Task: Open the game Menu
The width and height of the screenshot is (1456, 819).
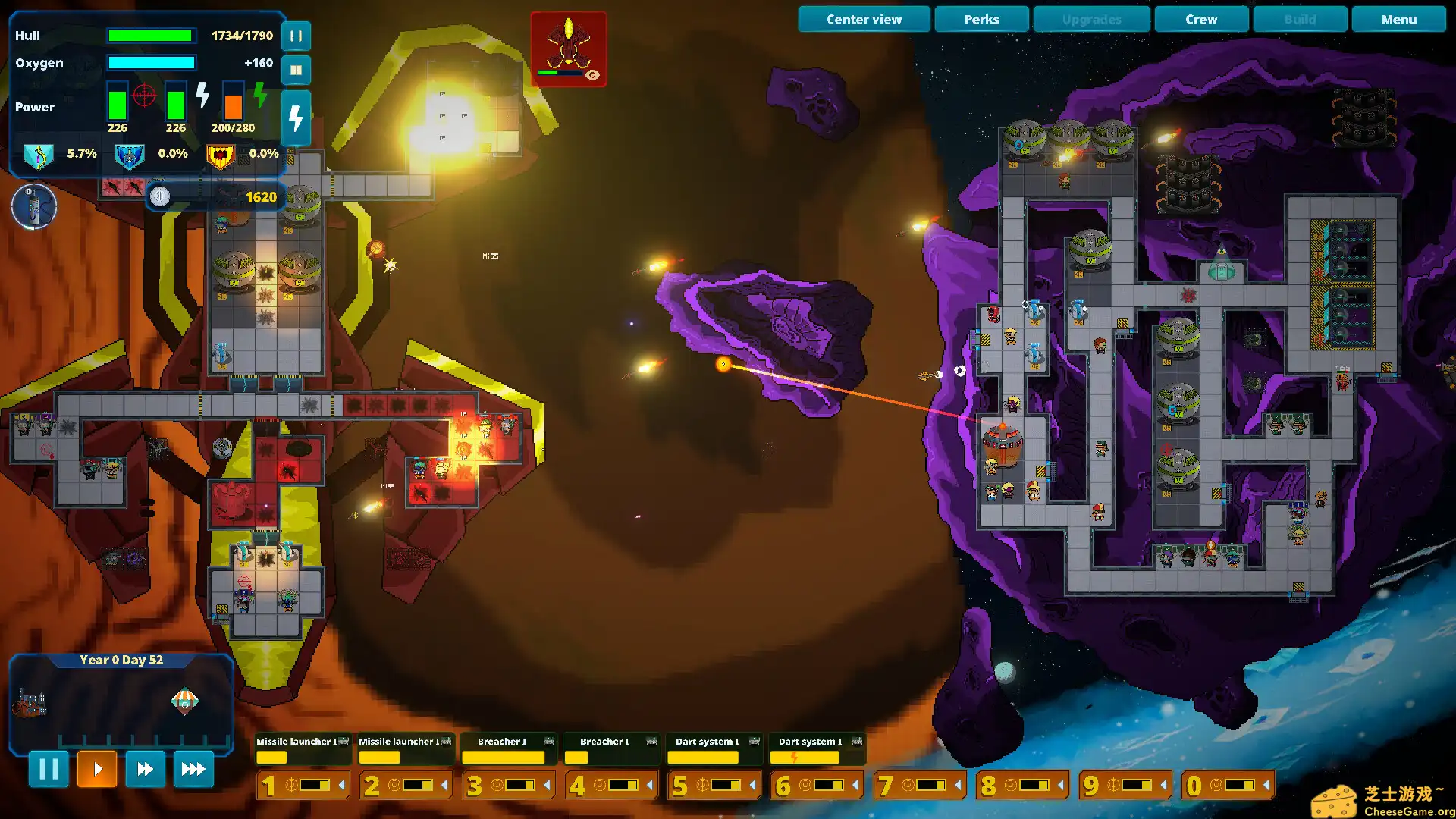Action: [x=1398, y=20]
